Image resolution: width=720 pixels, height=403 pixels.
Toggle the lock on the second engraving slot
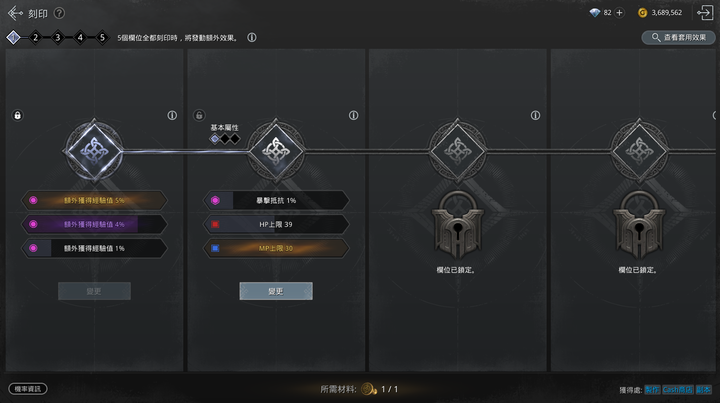[199, 116]
